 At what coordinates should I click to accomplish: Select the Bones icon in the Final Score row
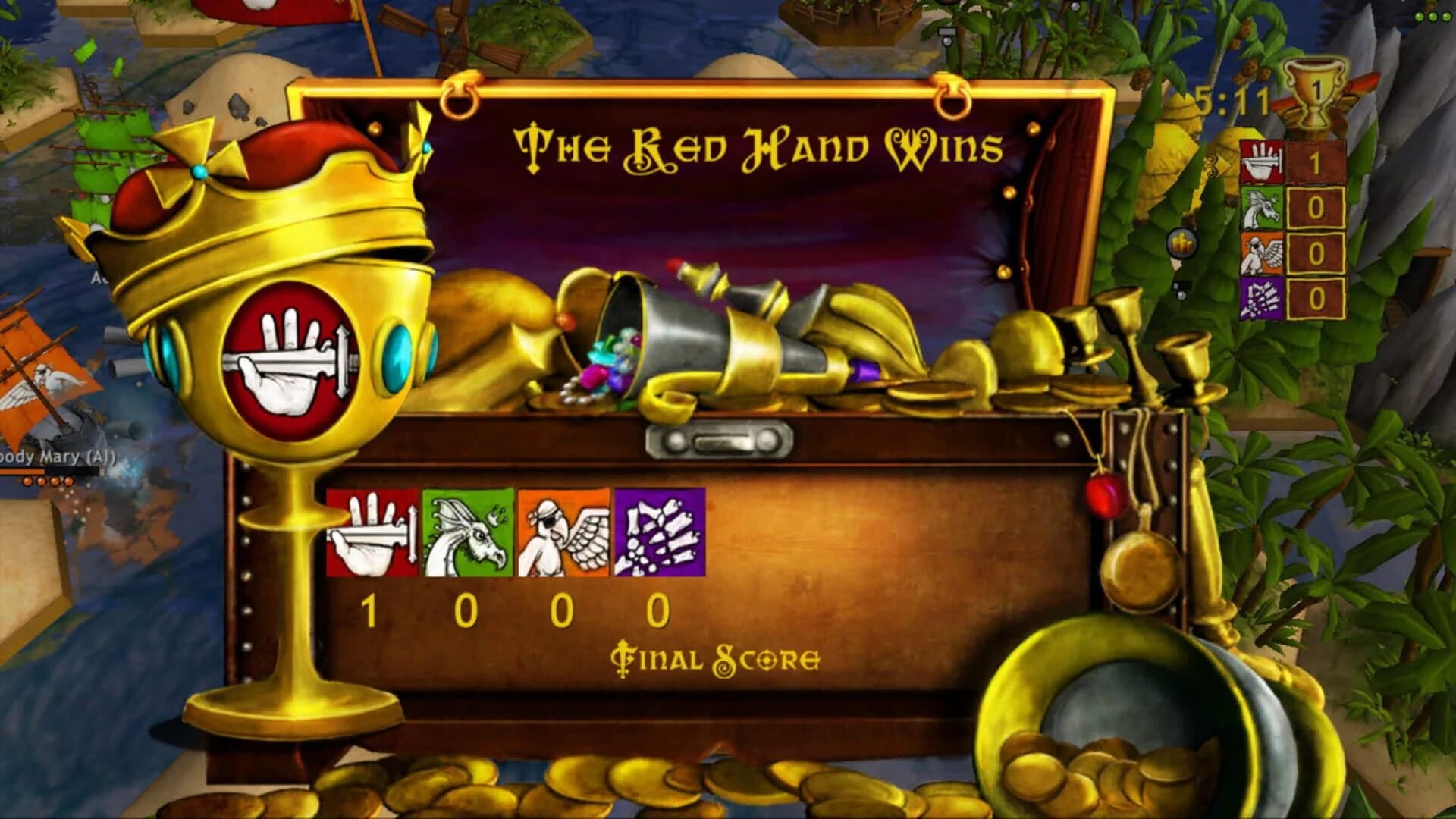(659, 532)
